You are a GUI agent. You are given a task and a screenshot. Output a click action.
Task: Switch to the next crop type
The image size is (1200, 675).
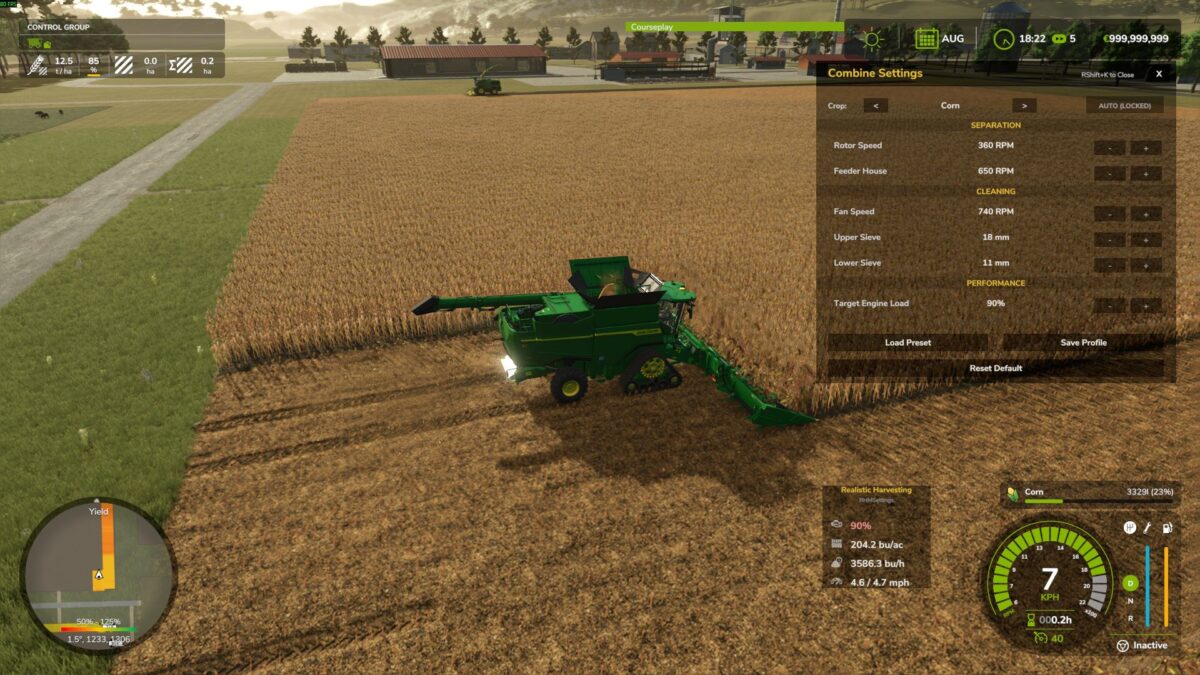pyautogui.click(x=1023, y=105)
